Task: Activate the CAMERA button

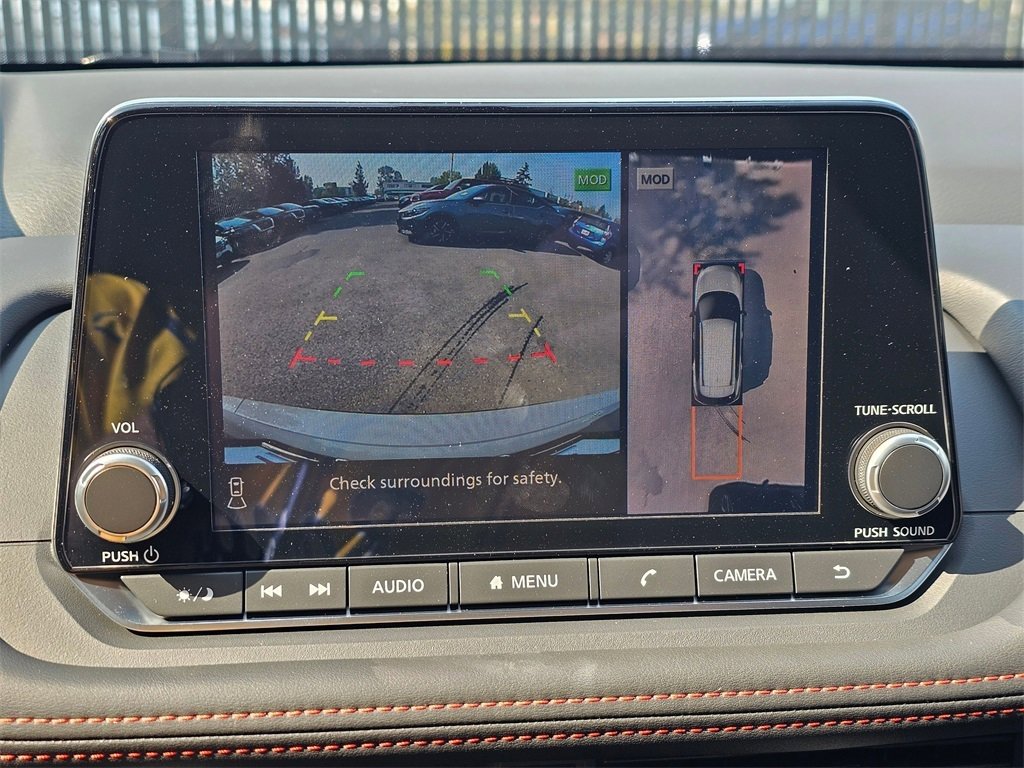Action: point(744,575)
